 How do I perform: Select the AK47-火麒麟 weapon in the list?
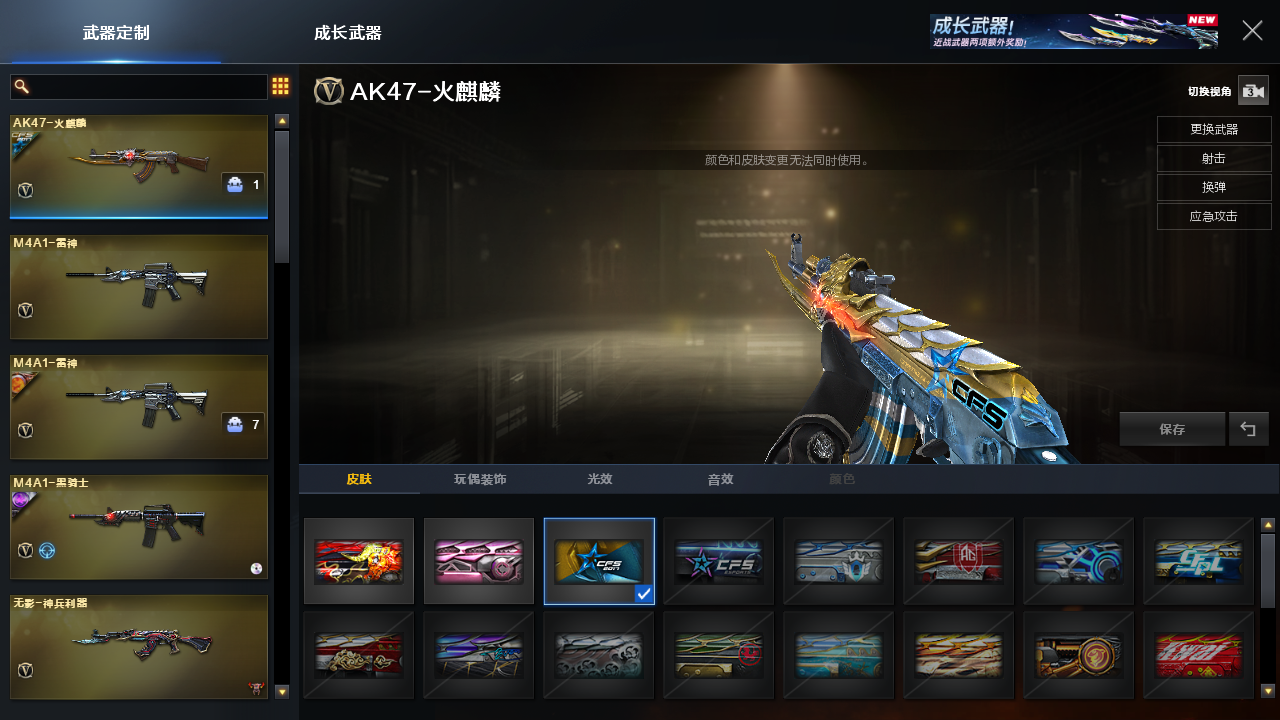tap(139, 166)
